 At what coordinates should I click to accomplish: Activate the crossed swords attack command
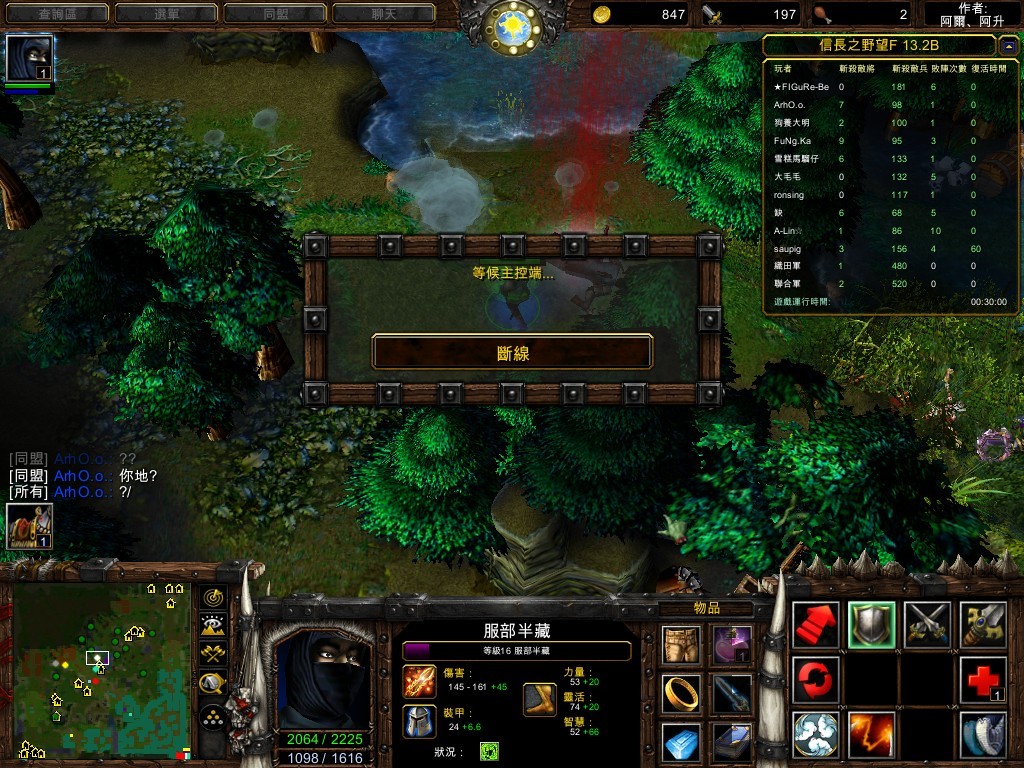(927, 624)
